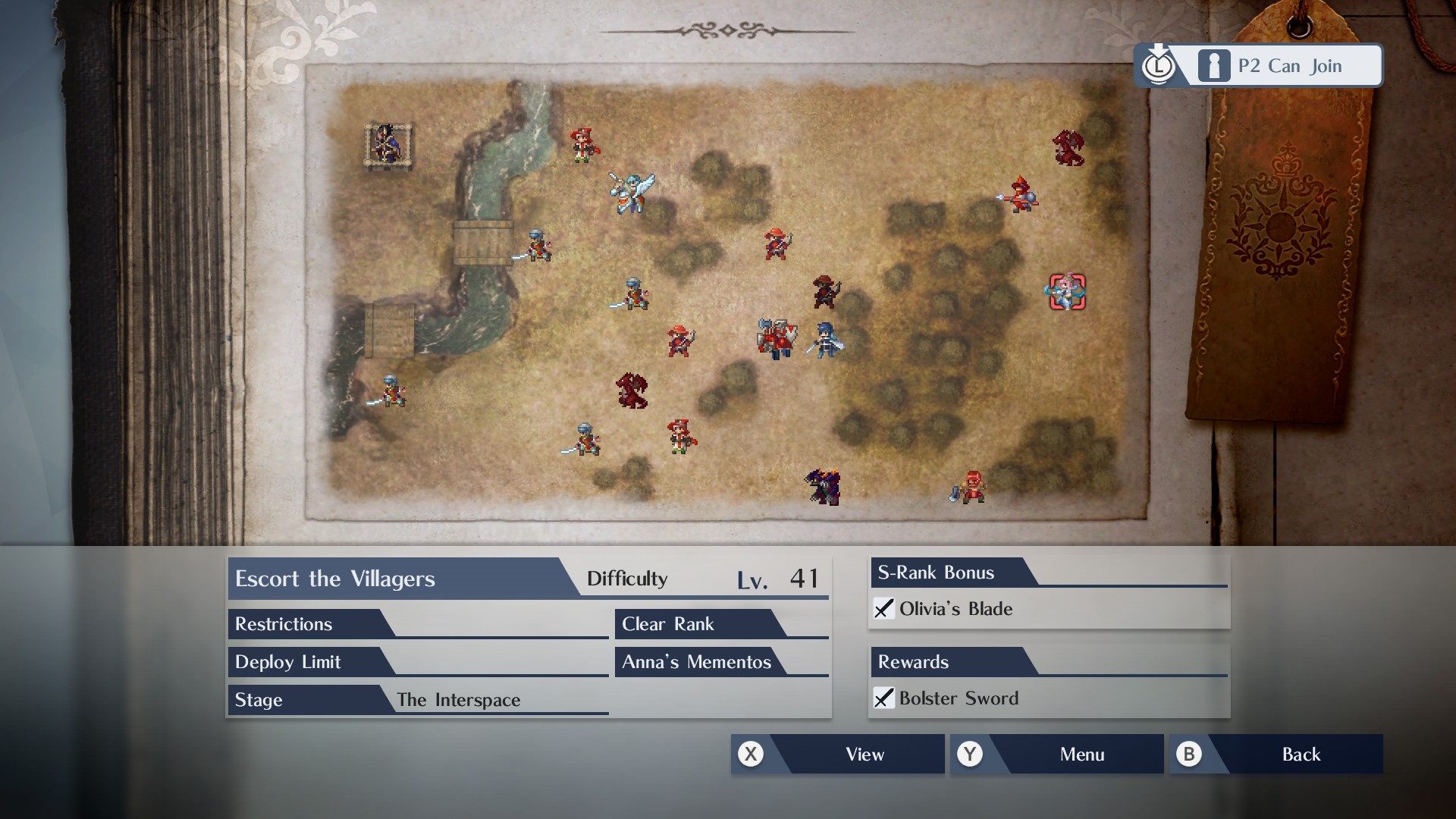Pick the blue-haired swordsman map unit
Image resolution: width=1456 pixels, height=819 pixels.
[826, 338]
